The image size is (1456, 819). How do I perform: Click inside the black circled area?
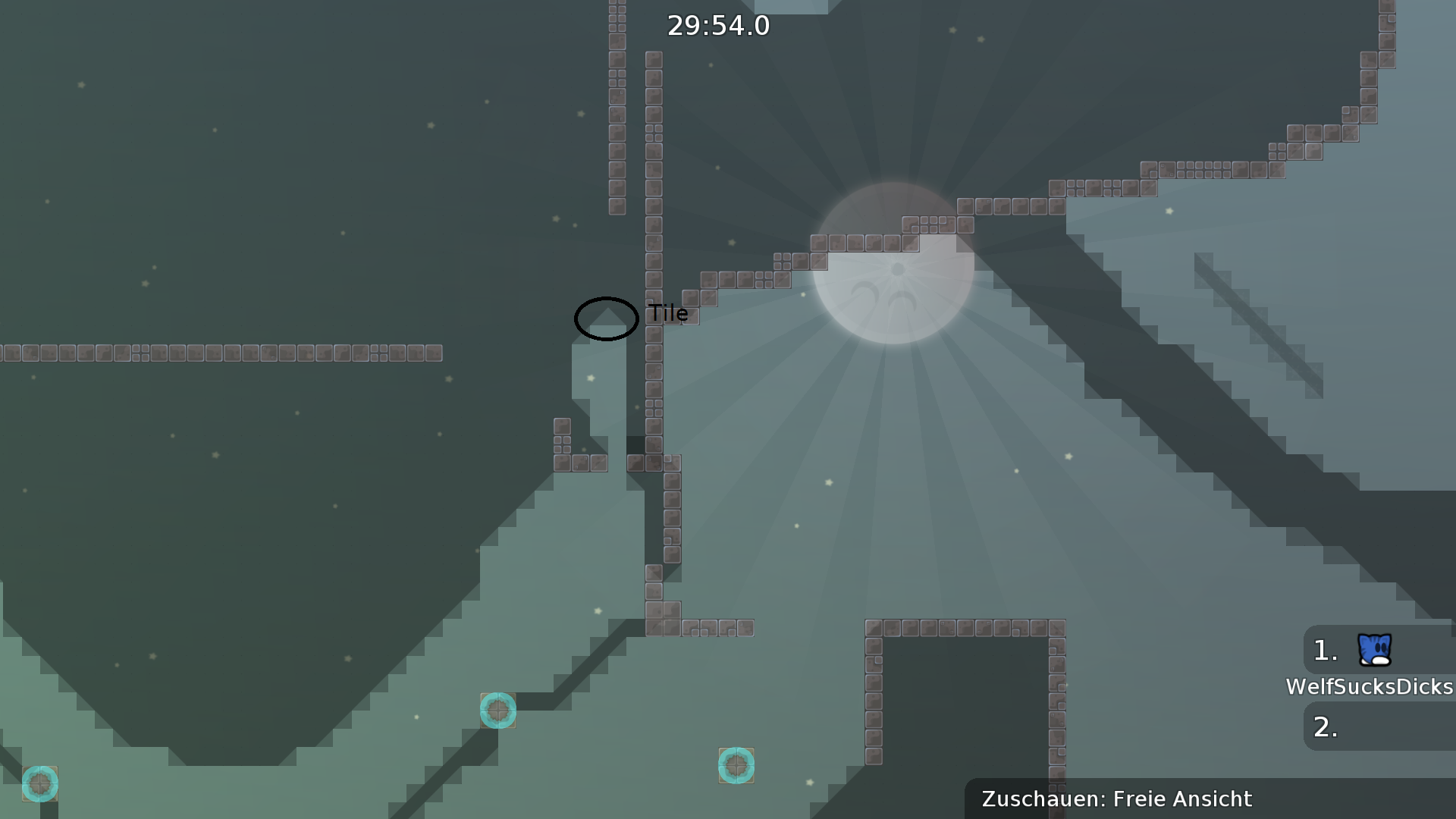[605, 318]
